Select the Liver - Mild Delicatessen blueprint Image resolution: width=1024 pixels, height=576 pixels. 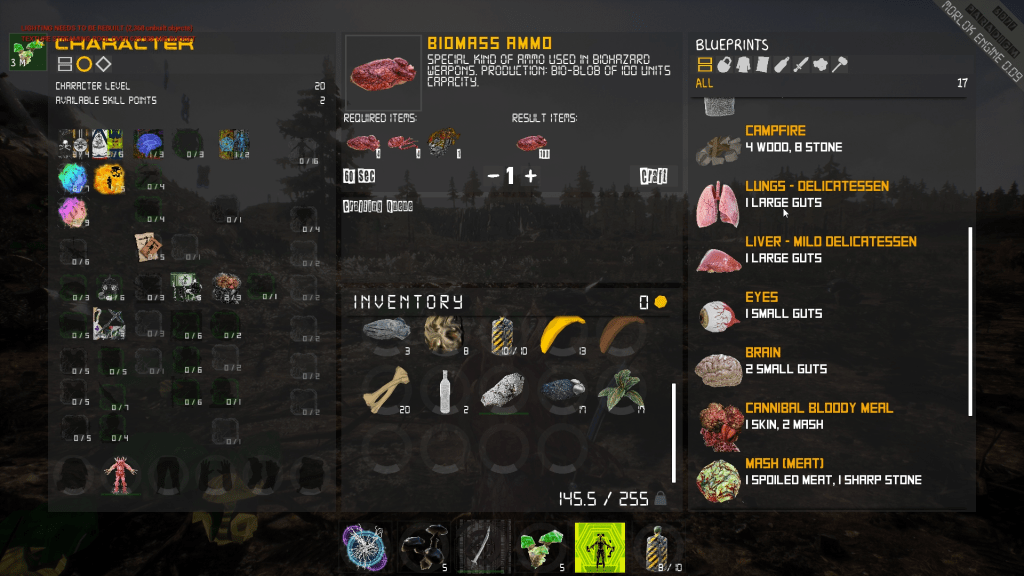(830, 250)
